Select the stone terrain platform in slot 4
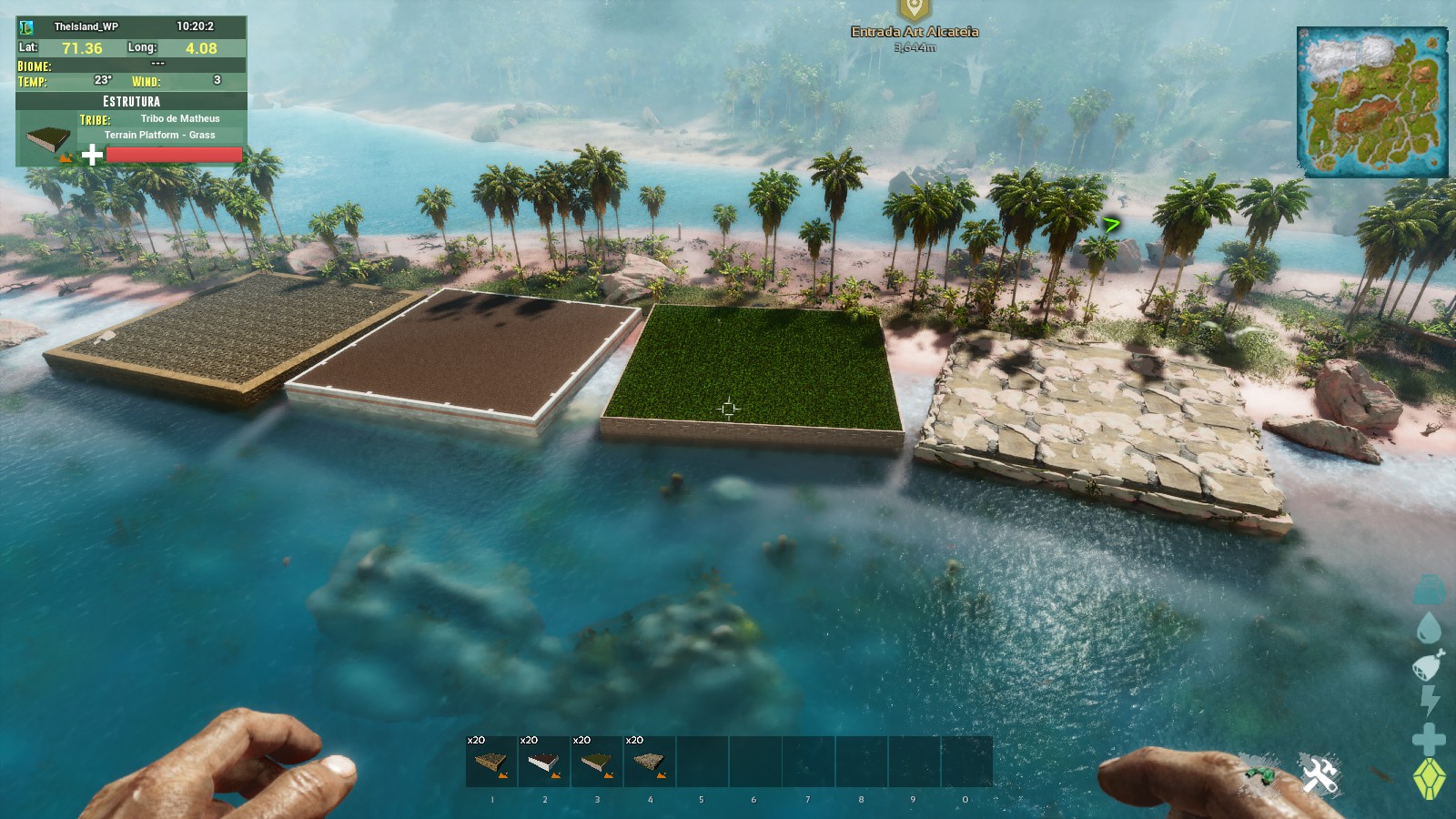 [x=648, y=761]
